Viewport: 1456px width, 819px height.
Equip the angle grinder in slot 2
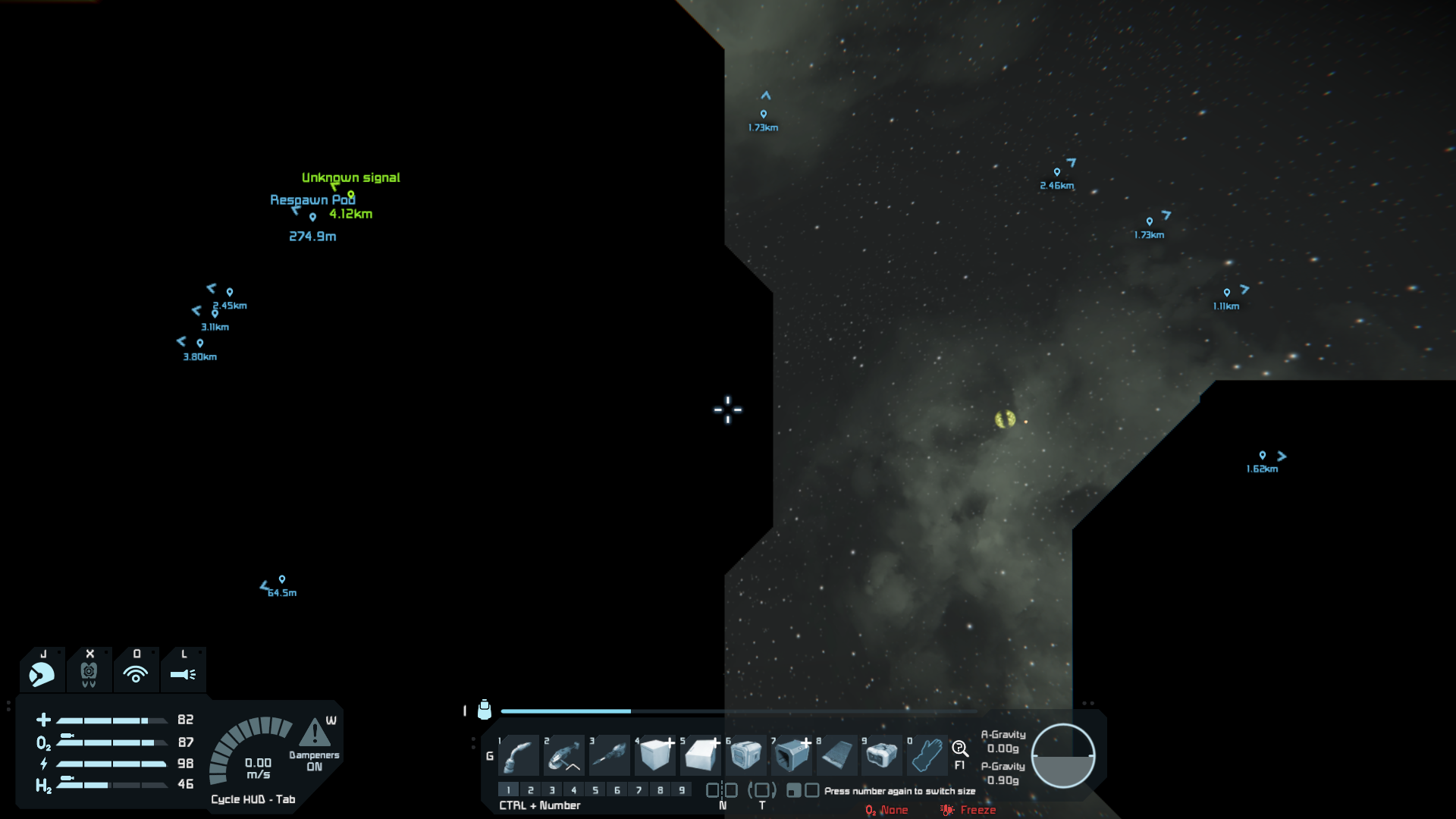[563, 755]
